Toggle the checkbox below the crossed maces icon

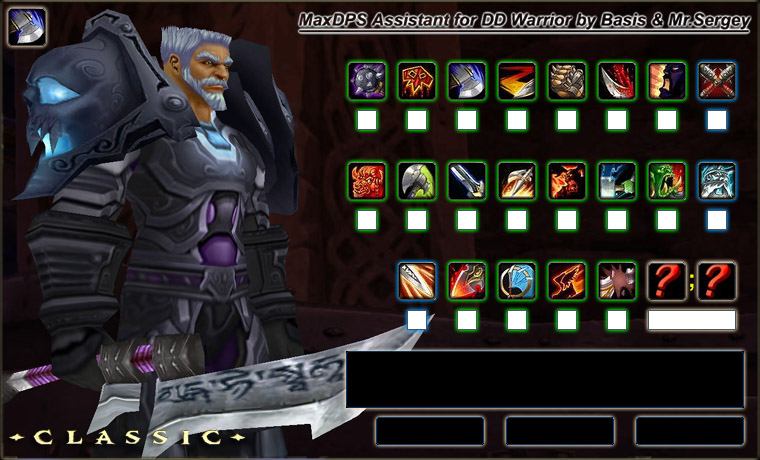(717, 120)
